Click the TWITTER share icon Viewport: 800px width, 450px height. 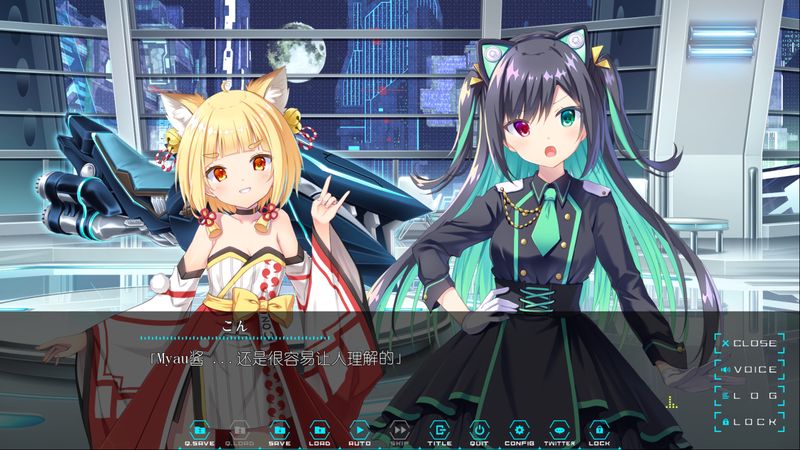coord(560,430)
